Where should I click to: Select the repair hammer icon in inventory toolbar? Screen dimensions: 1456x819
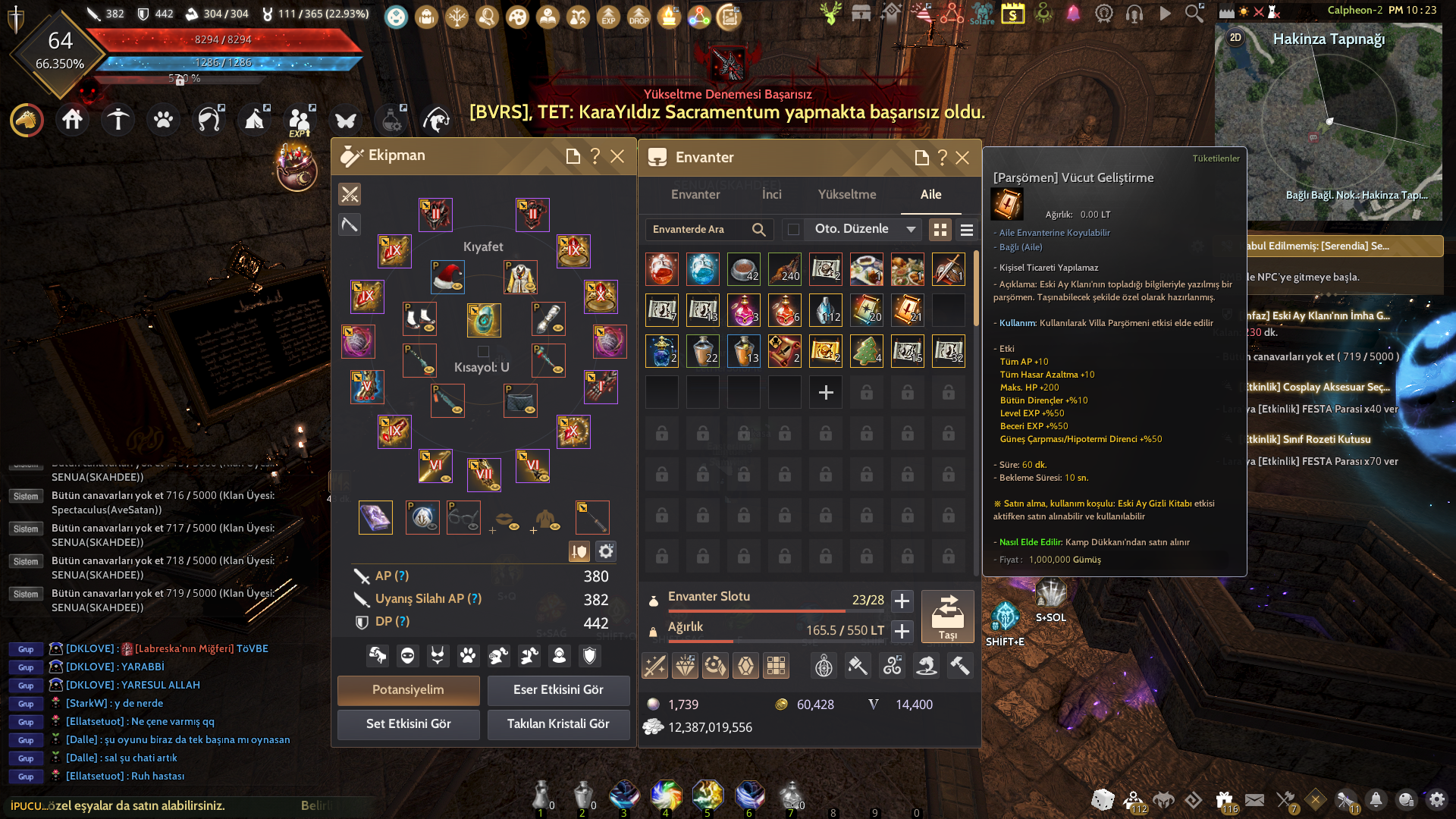coord(960,666)
